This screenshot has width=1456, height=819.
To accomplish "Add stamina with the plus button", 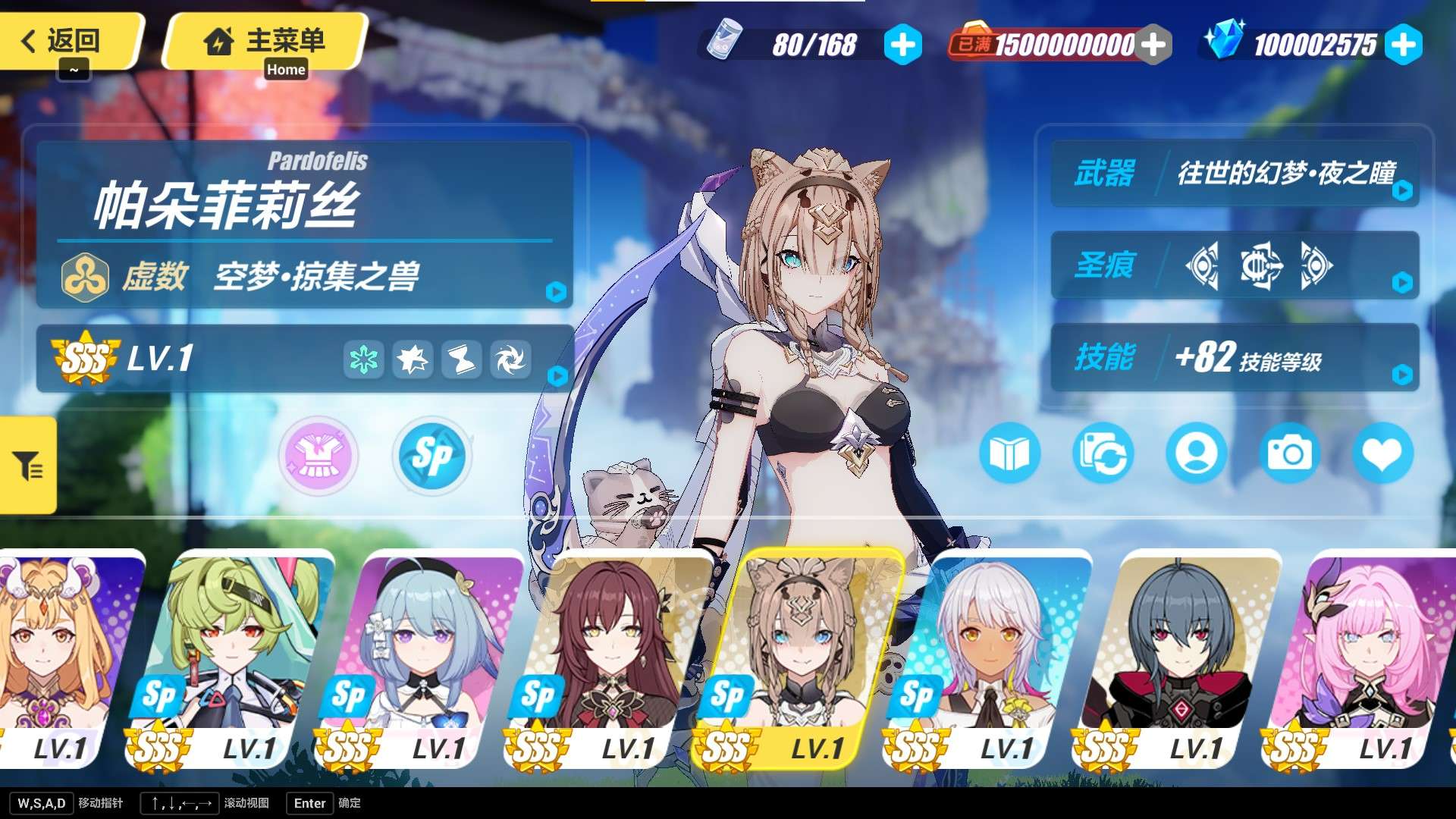I will (902, 45).
